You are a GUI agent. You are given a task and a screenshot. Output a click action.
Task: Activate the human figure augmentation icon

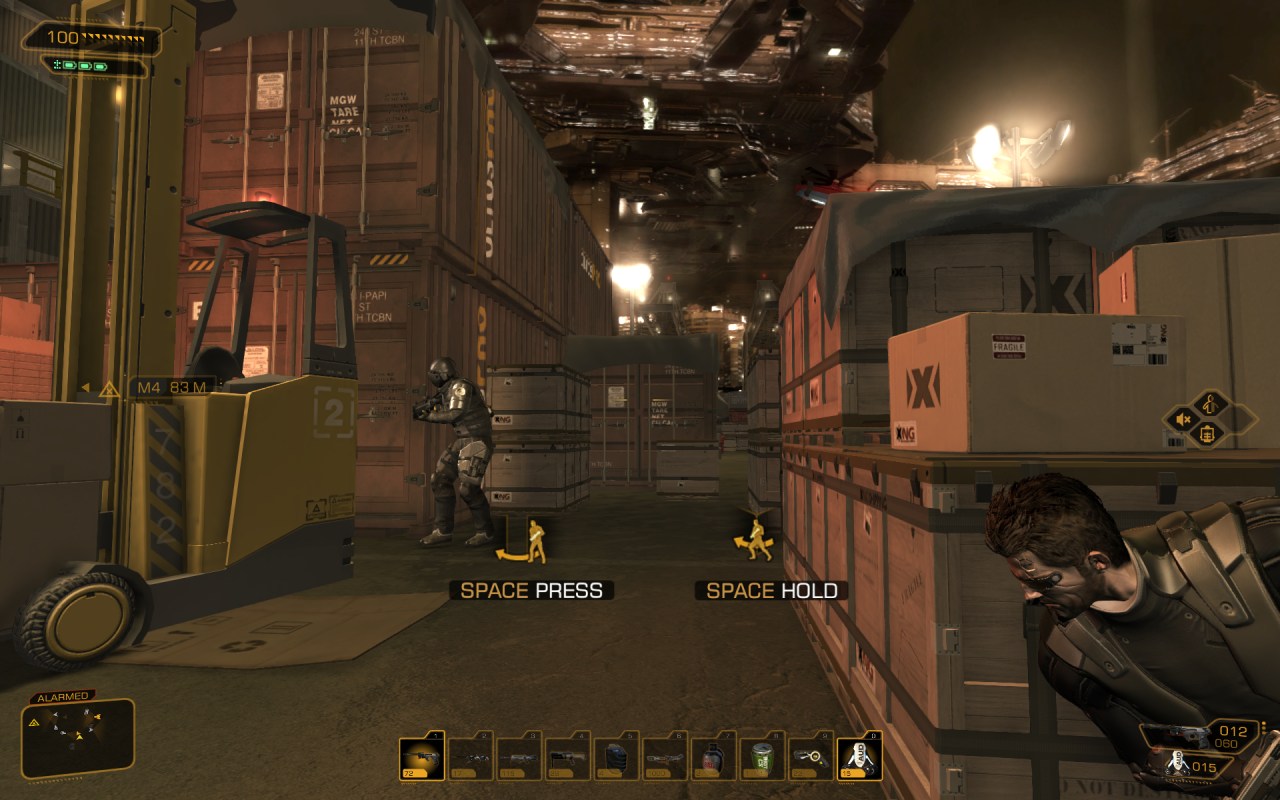point(1210,404)
